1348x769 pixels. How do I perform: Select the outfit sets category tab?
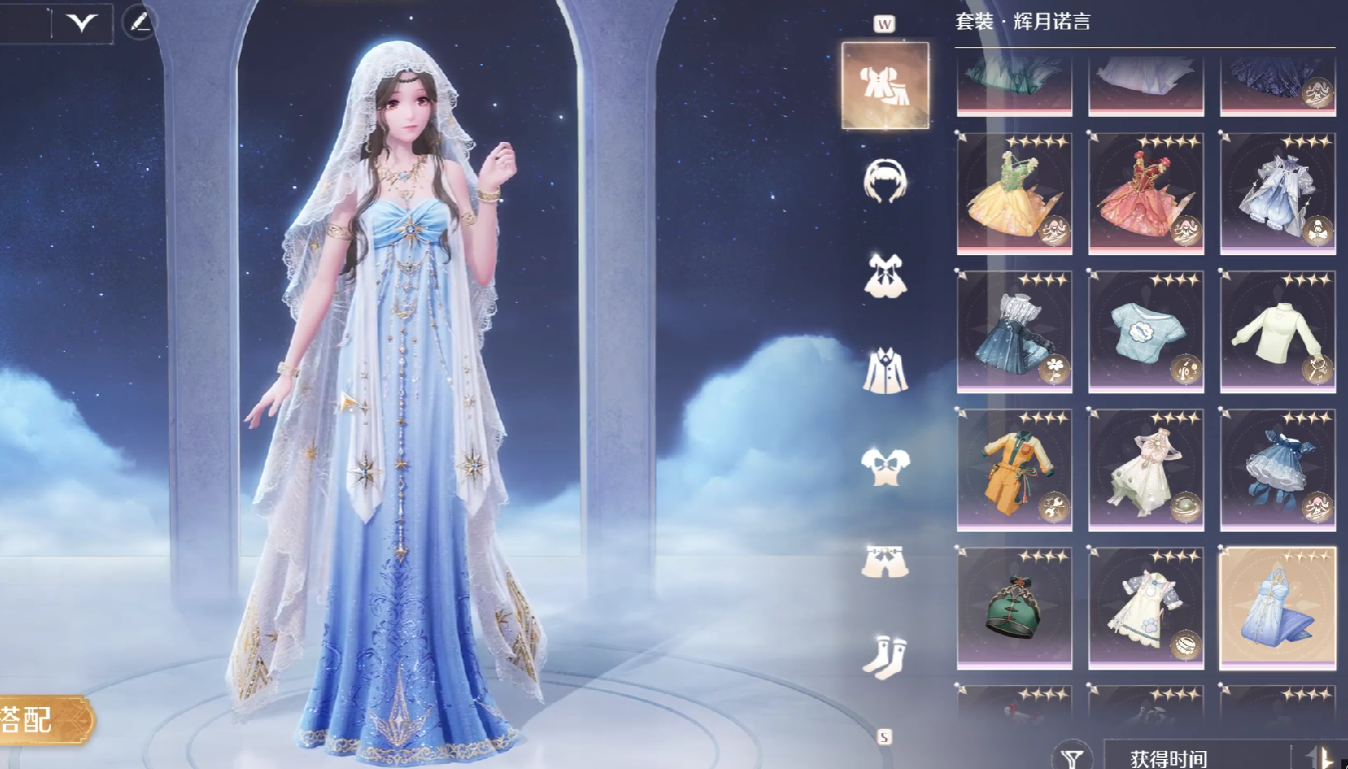tap(885, 86)
